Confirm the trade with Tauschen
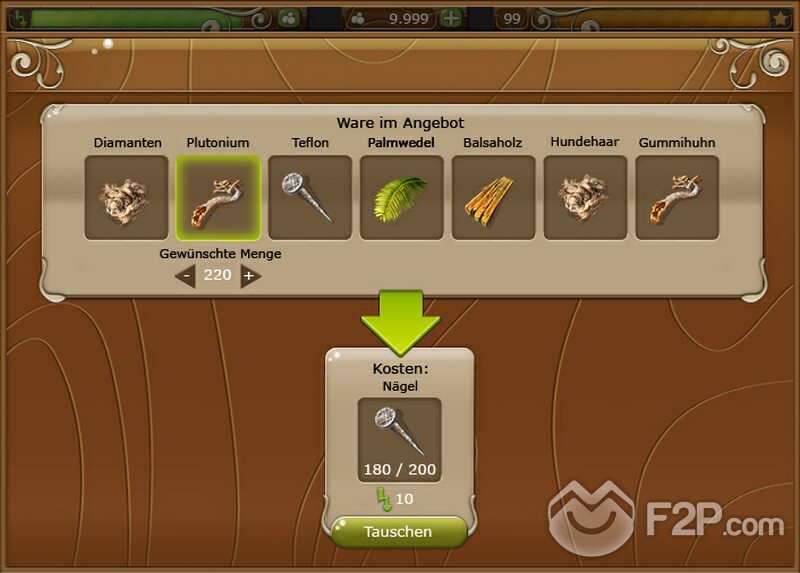800x573 pixels. [x=398, y=532]
